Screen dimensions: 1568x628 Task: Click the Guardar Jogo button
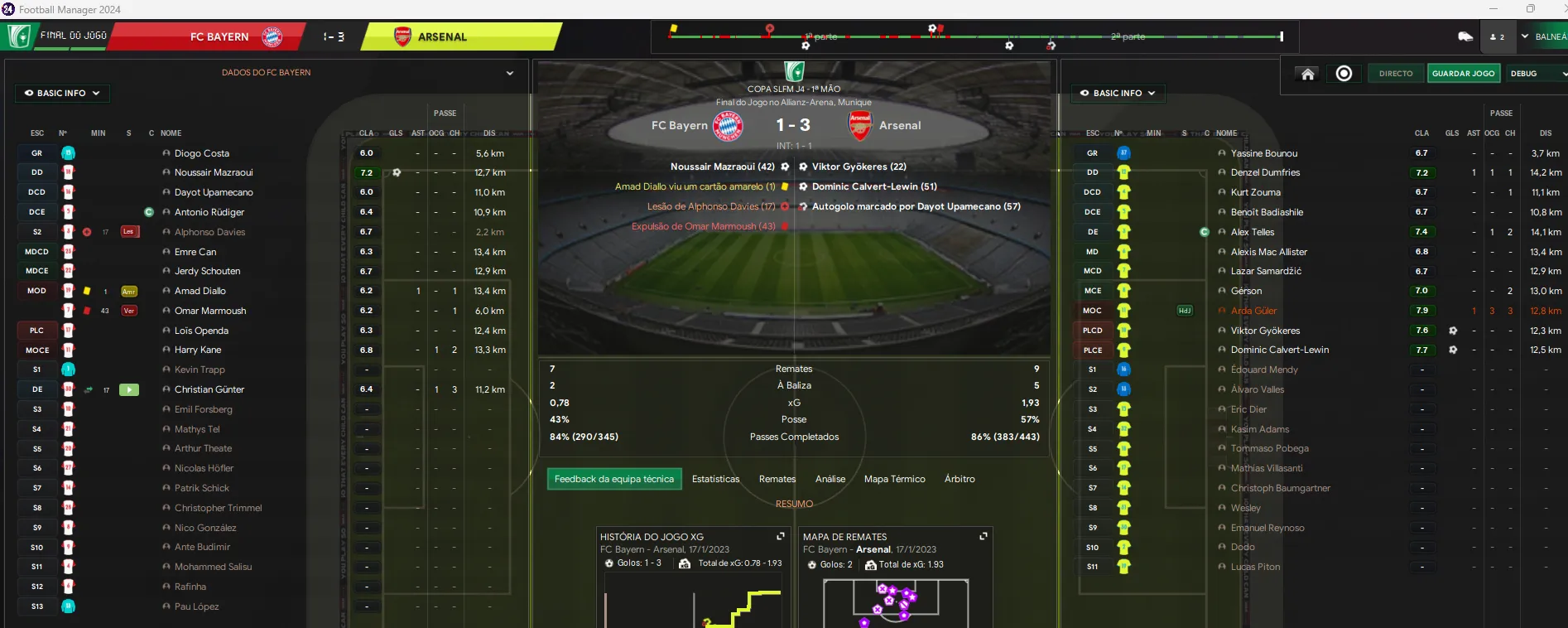click(1463, 74)
